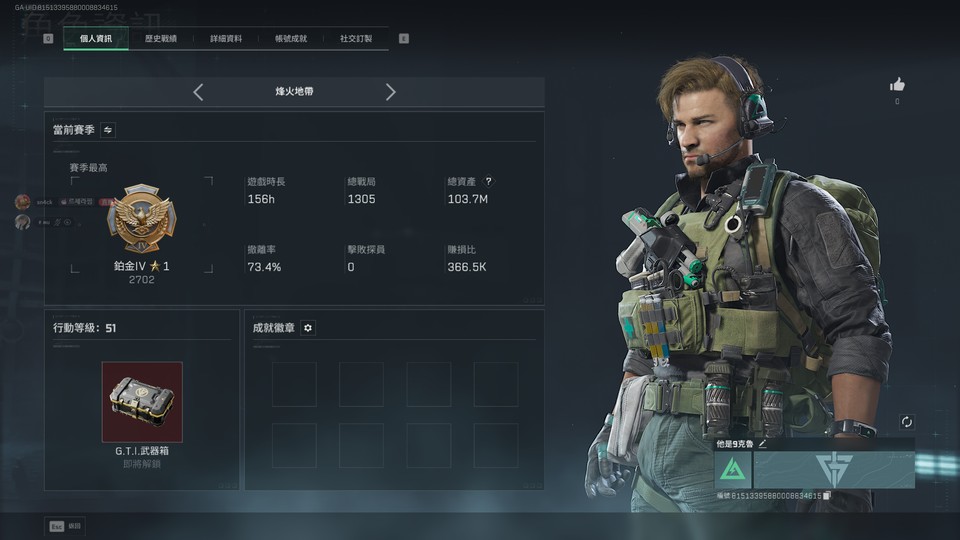Give a thumbs-up like to this profile
960x540 pixels.
pyautogui.click(x=897, y=85)
